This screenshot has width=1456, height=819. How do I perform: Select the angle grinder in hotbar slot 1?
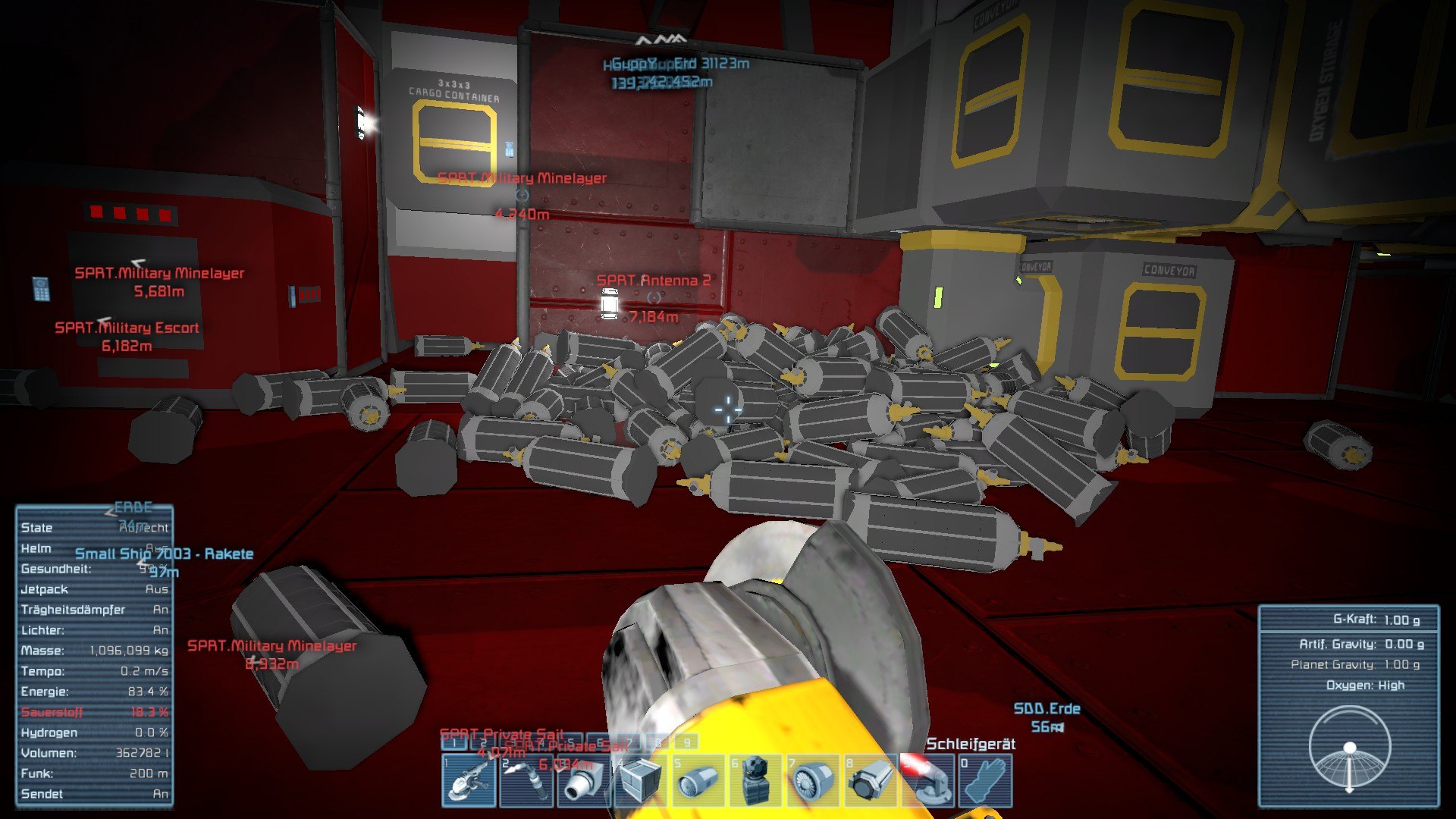(469, 780)
